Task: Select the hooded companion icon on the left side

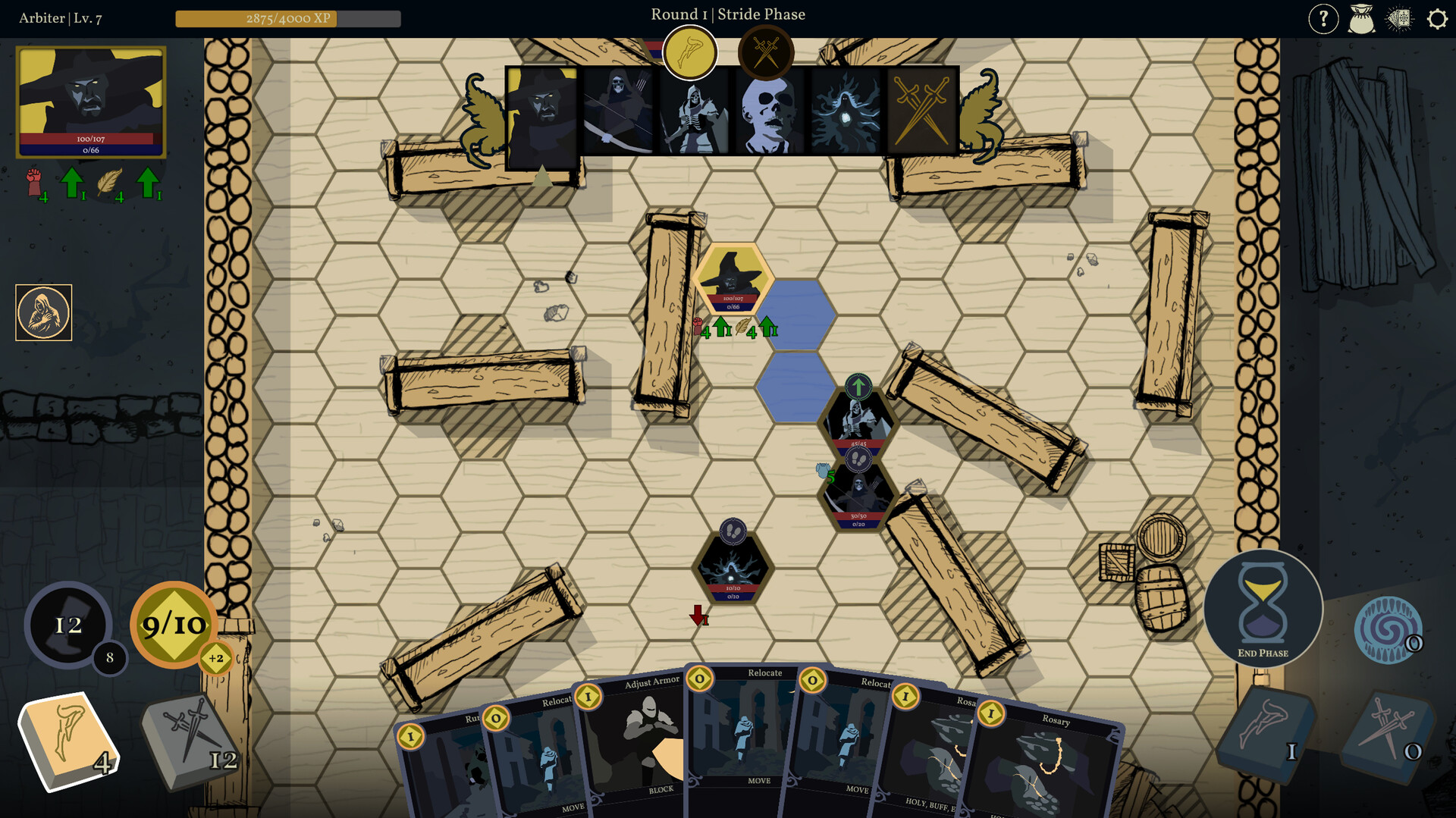Action: [x=43, y=312]
